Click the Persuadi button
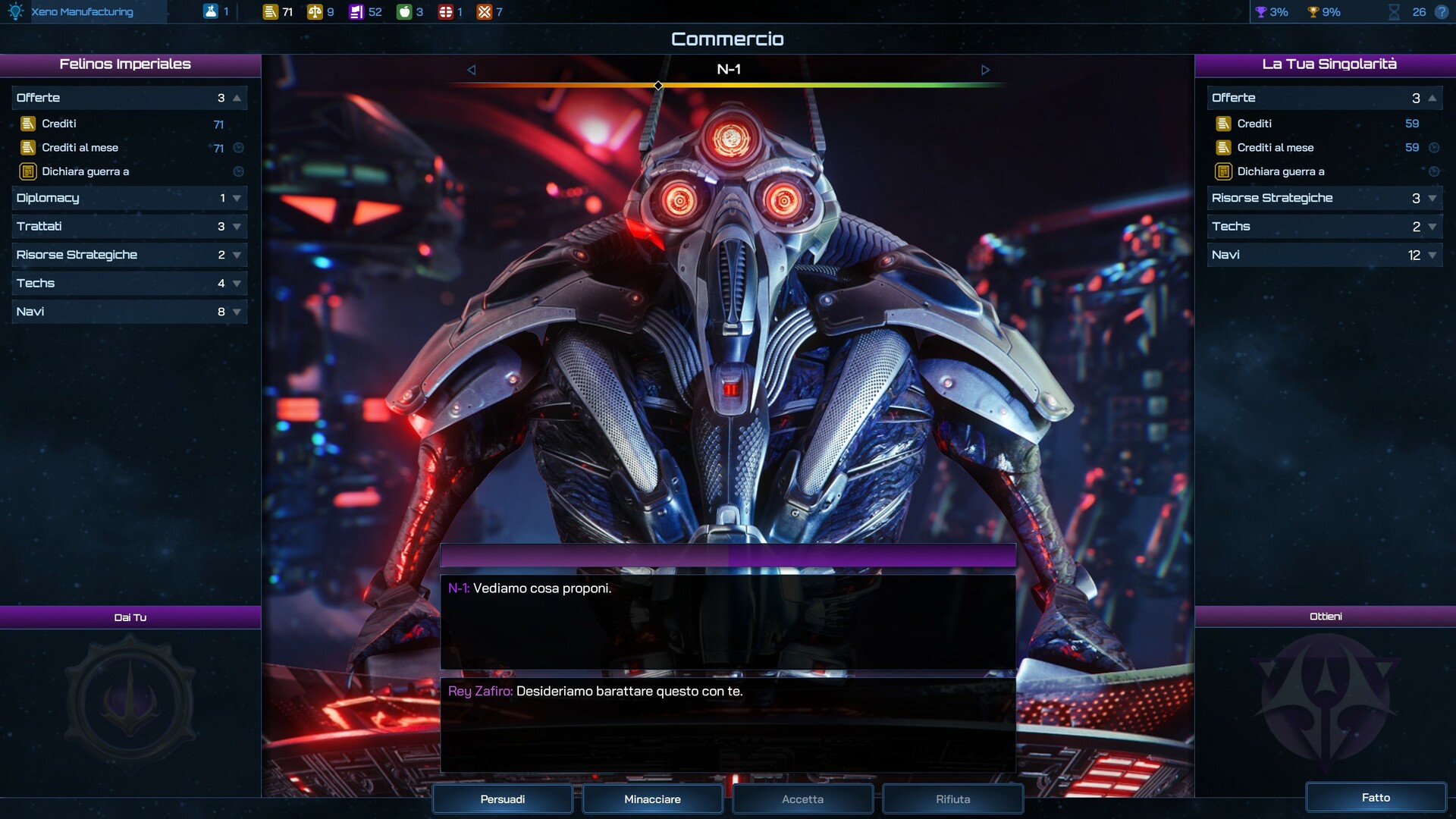 502,799
